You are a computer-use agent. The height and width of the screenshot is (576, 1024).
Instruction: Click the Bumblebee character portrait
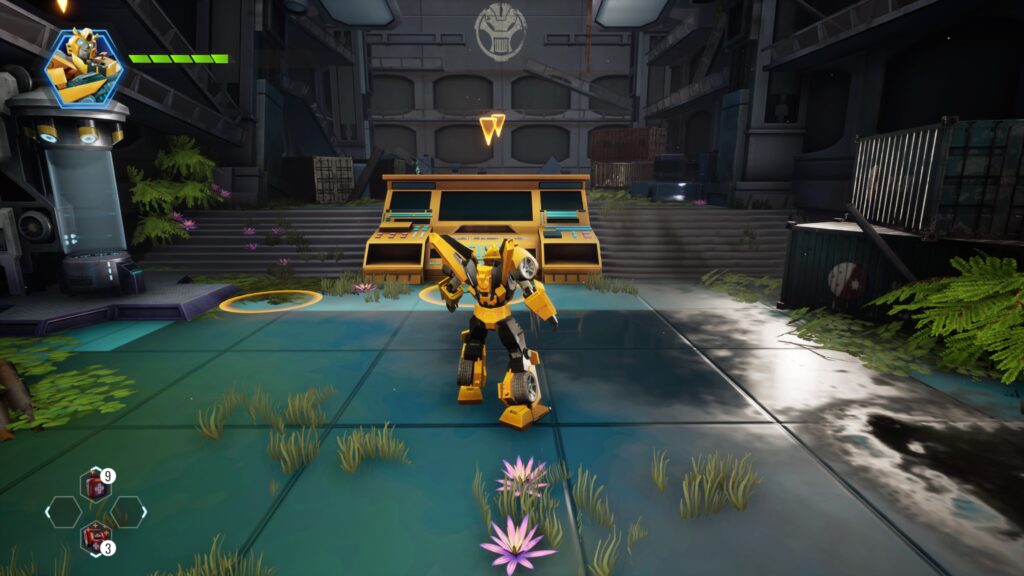click(83, 67)
